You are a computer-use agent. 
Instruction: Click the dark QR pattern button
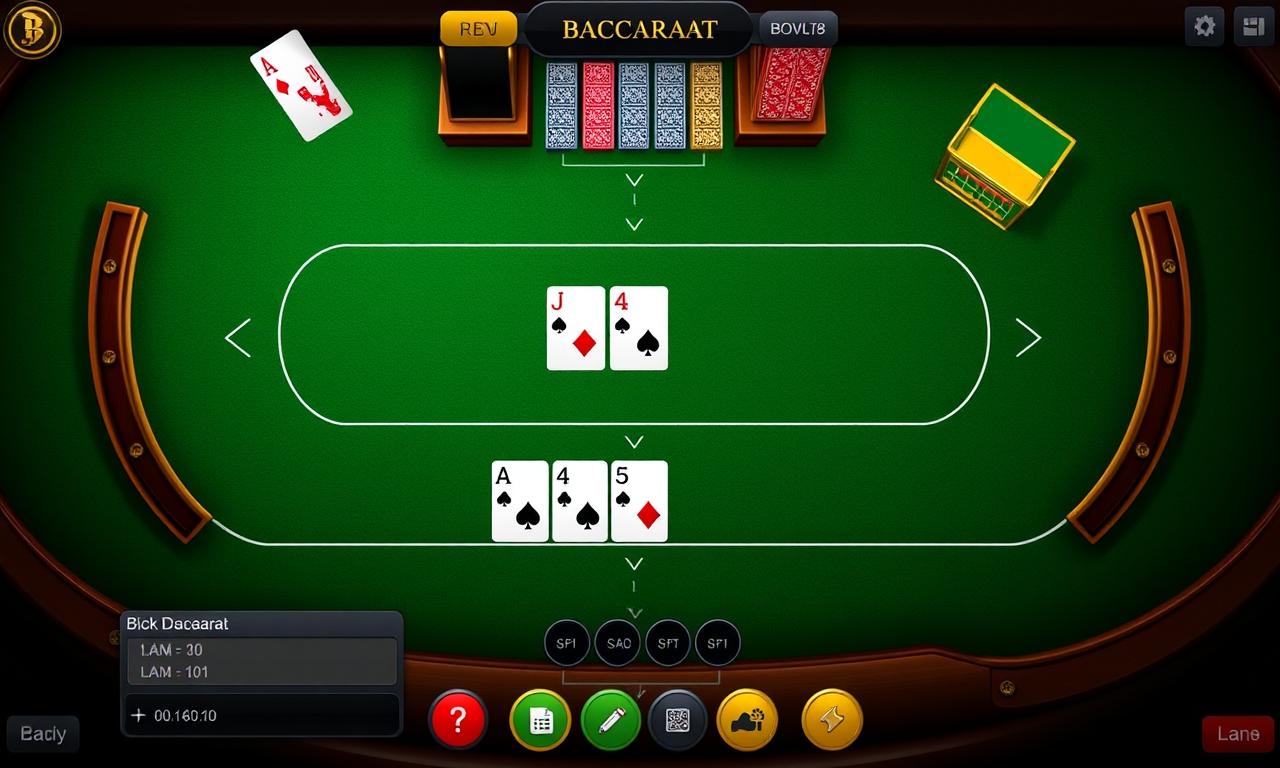tap(678, 719)
